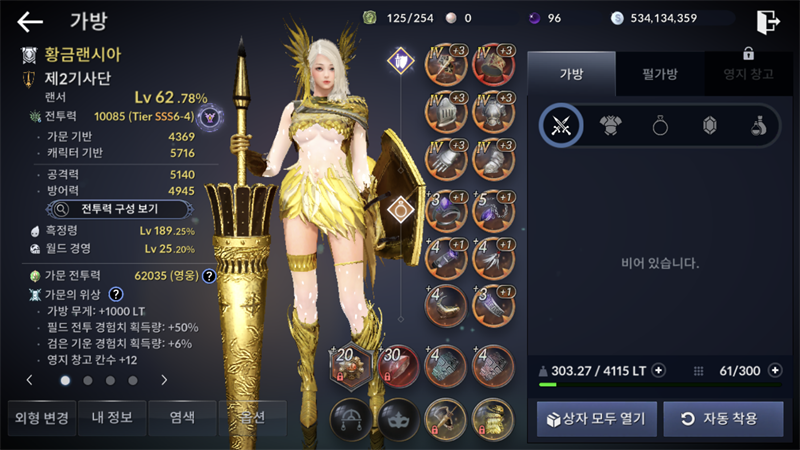
Task: Click 상자 모두 열기 button
Action: [x=597, y=418]
